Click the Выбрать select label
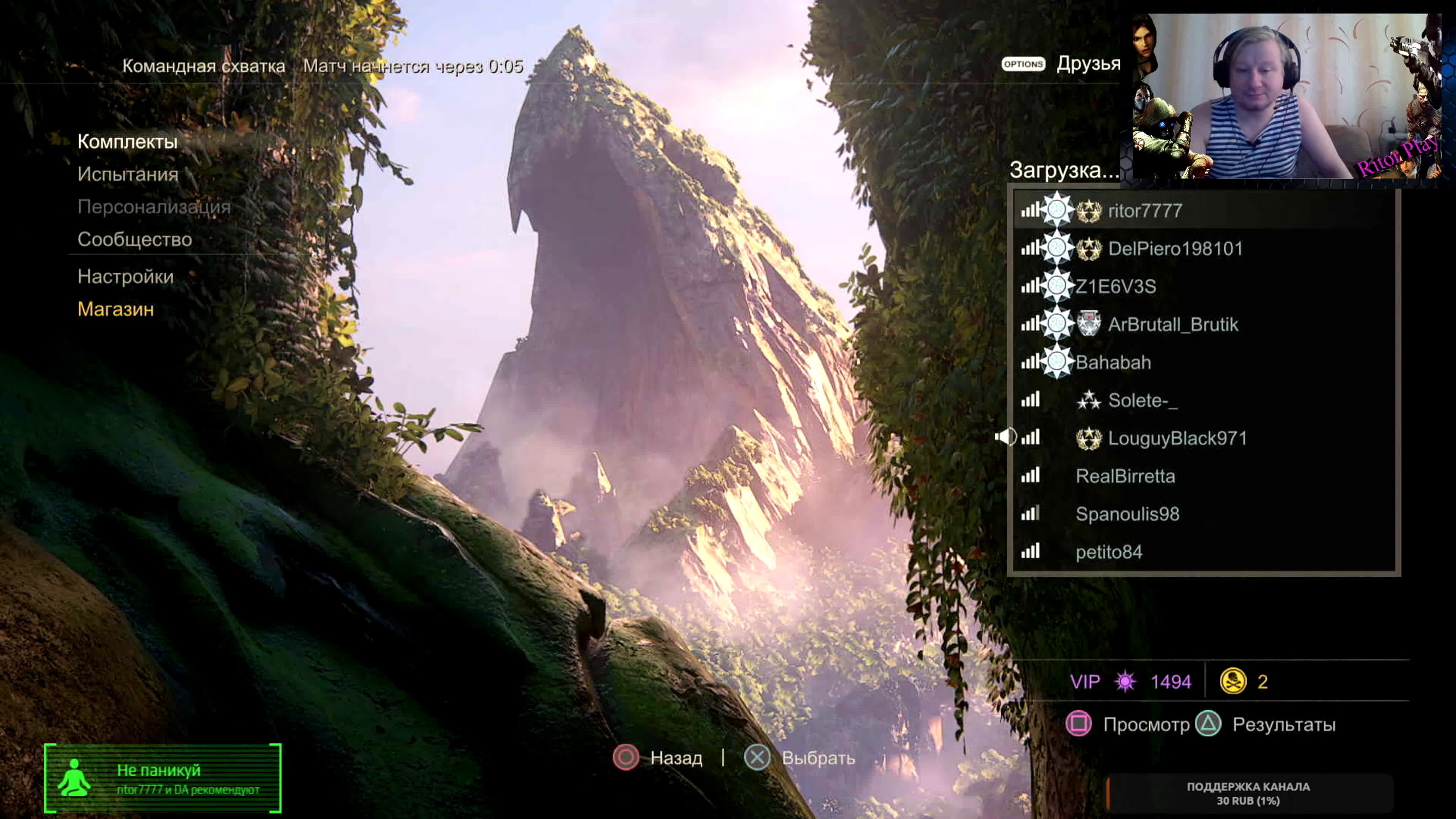1456x819 pixels. [x=818, y=758]
